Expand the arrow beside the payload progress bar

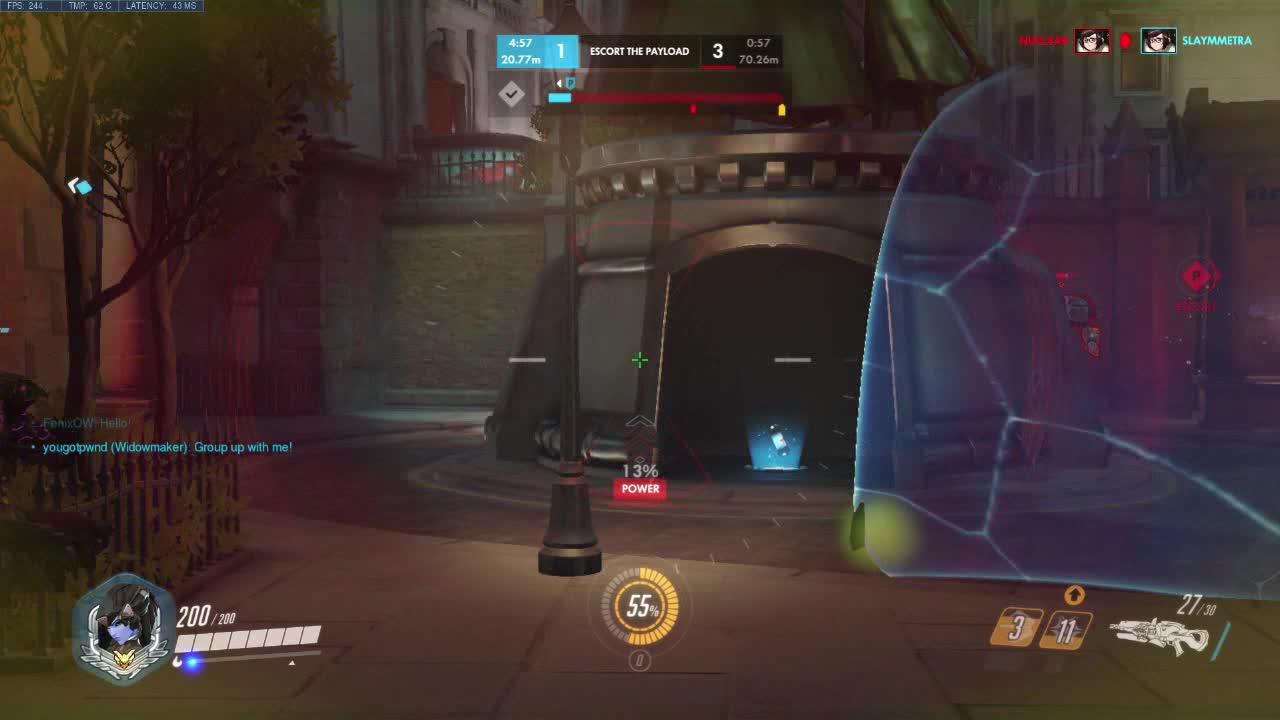[559, 83]
